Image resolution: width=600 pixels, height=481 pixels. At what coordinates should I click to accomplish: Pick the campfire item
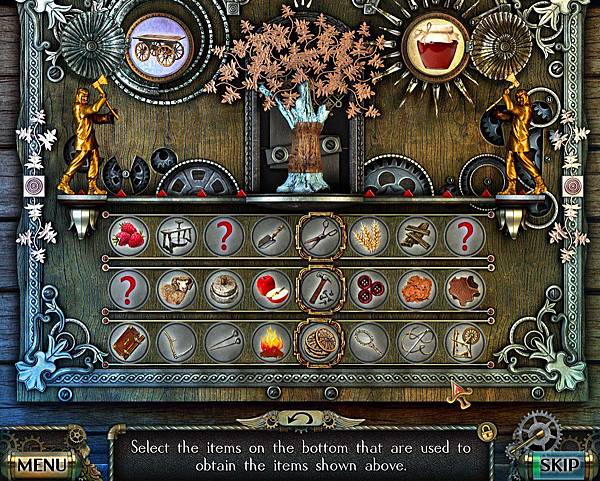point(273,343)
